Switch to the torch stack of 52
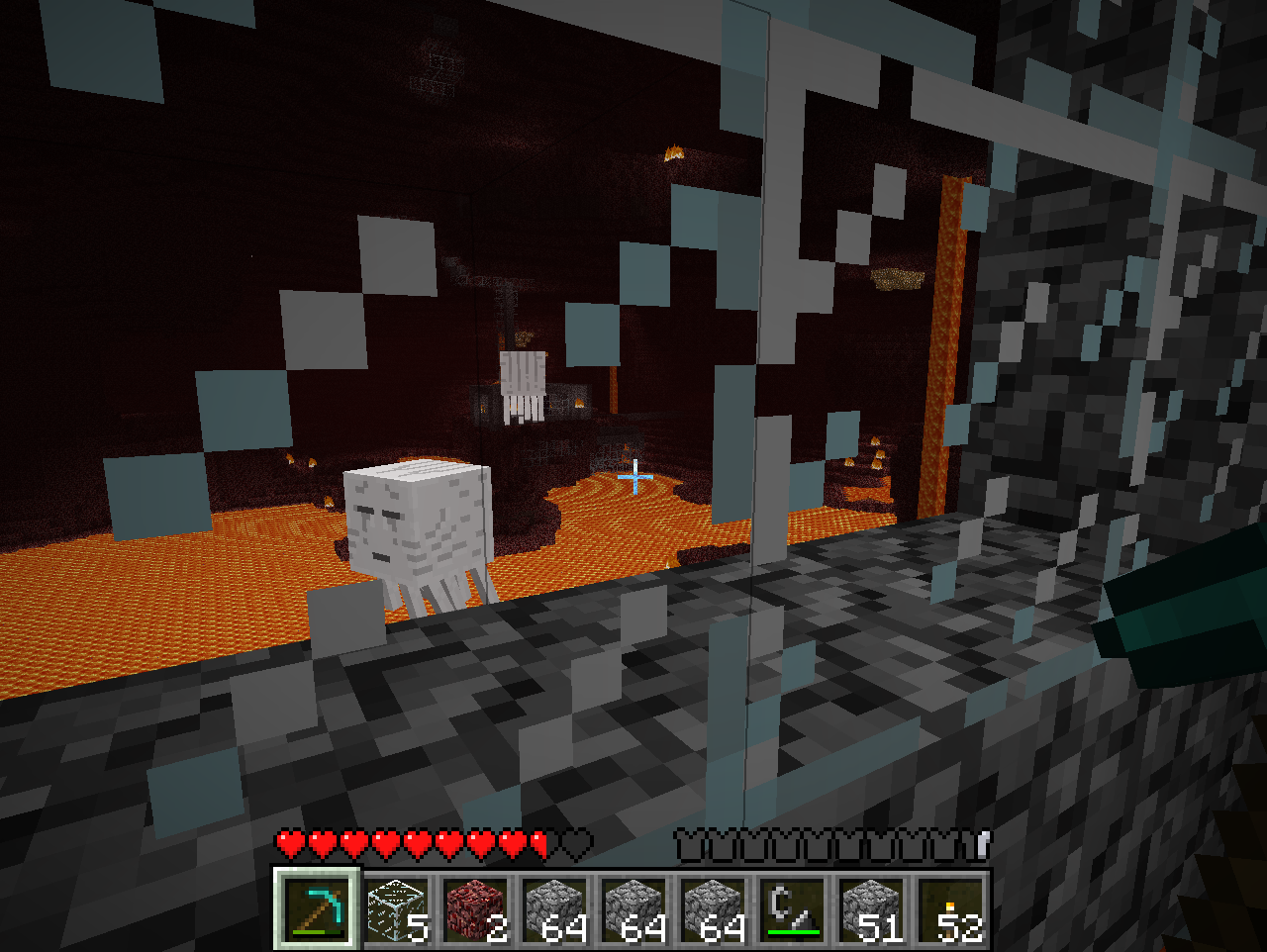This screenshot has width=1267, height=952. pos(950,908)
